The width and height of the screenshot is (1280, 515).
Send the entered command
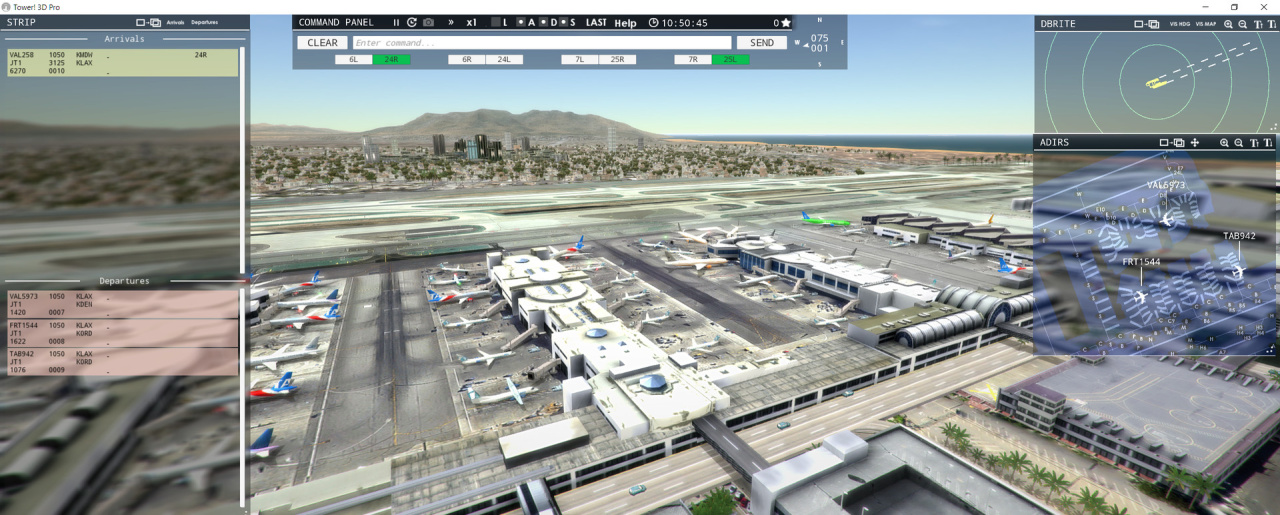point(761,43)
